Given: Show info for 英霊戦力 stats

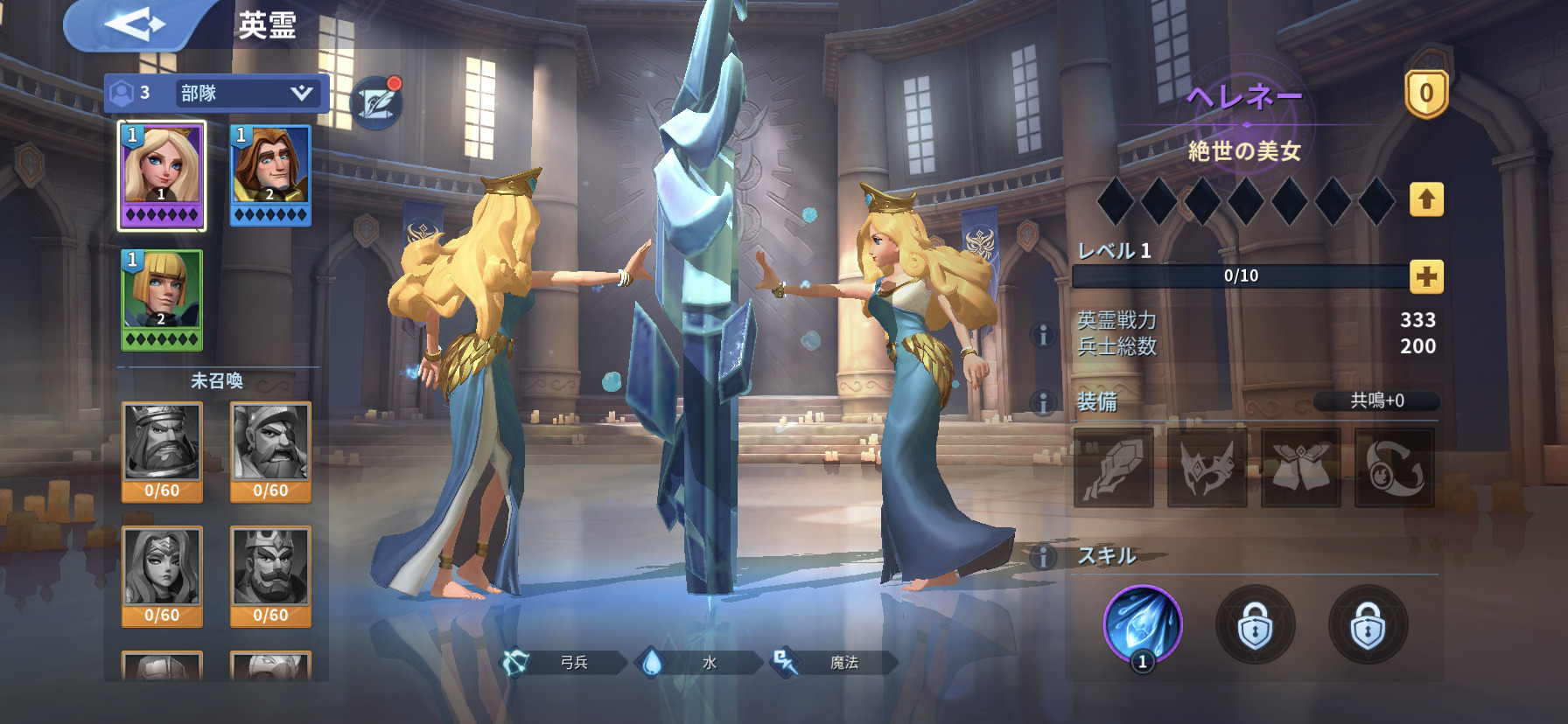Looking at the screenshot, I should (1043, 334).
